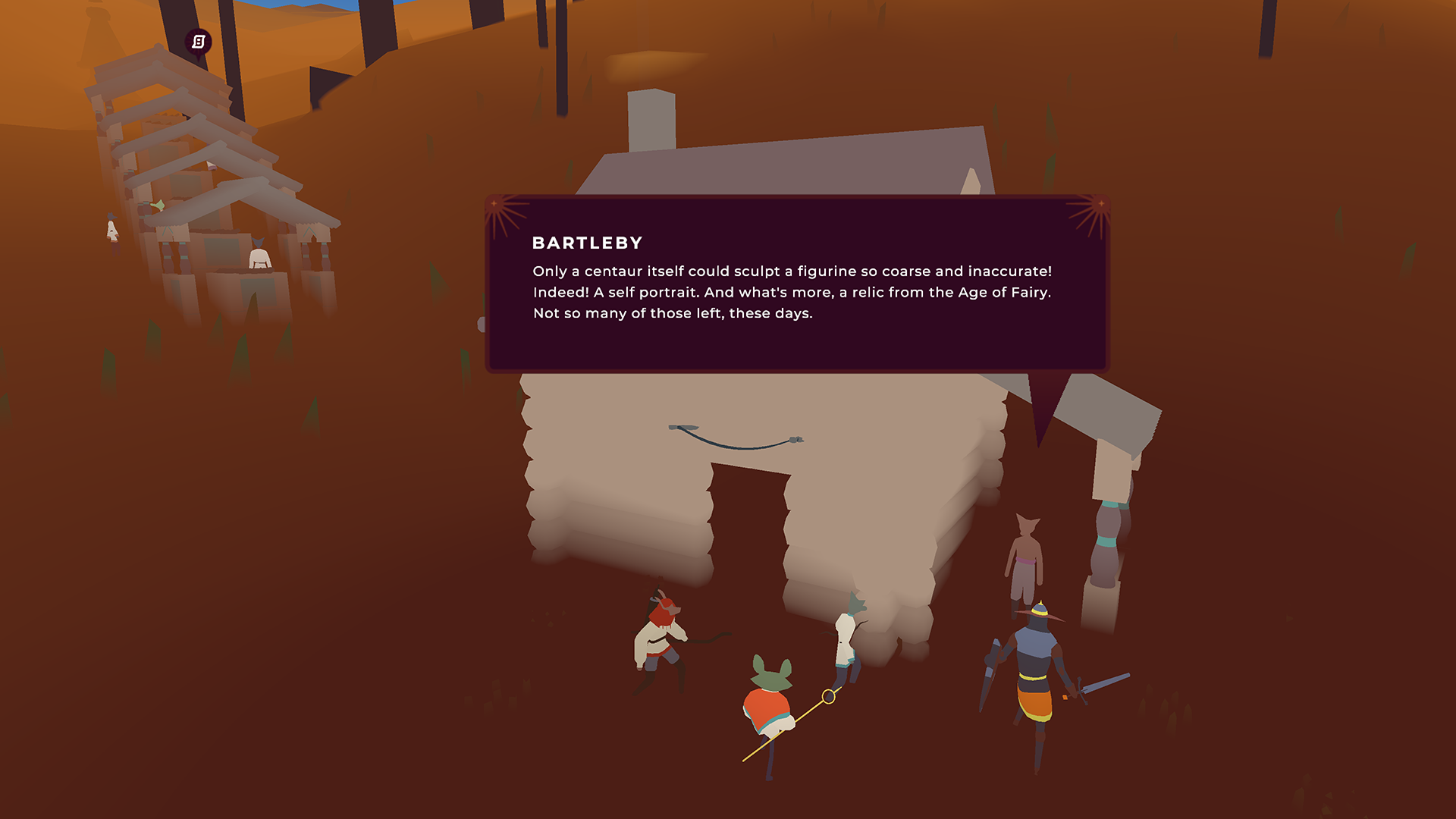
Task: Click the green axe on the scaffolding
Action: pyautogui.click(x=158, y=205)
